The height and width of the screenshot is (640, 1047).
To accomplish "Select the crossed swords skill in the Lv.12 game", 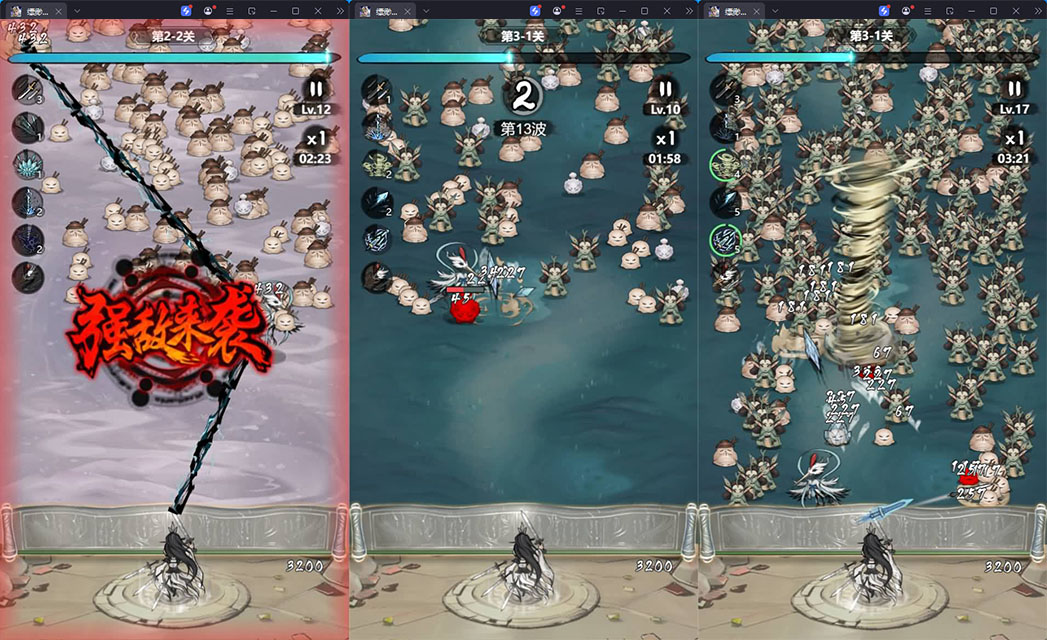I will pos(27,89).
